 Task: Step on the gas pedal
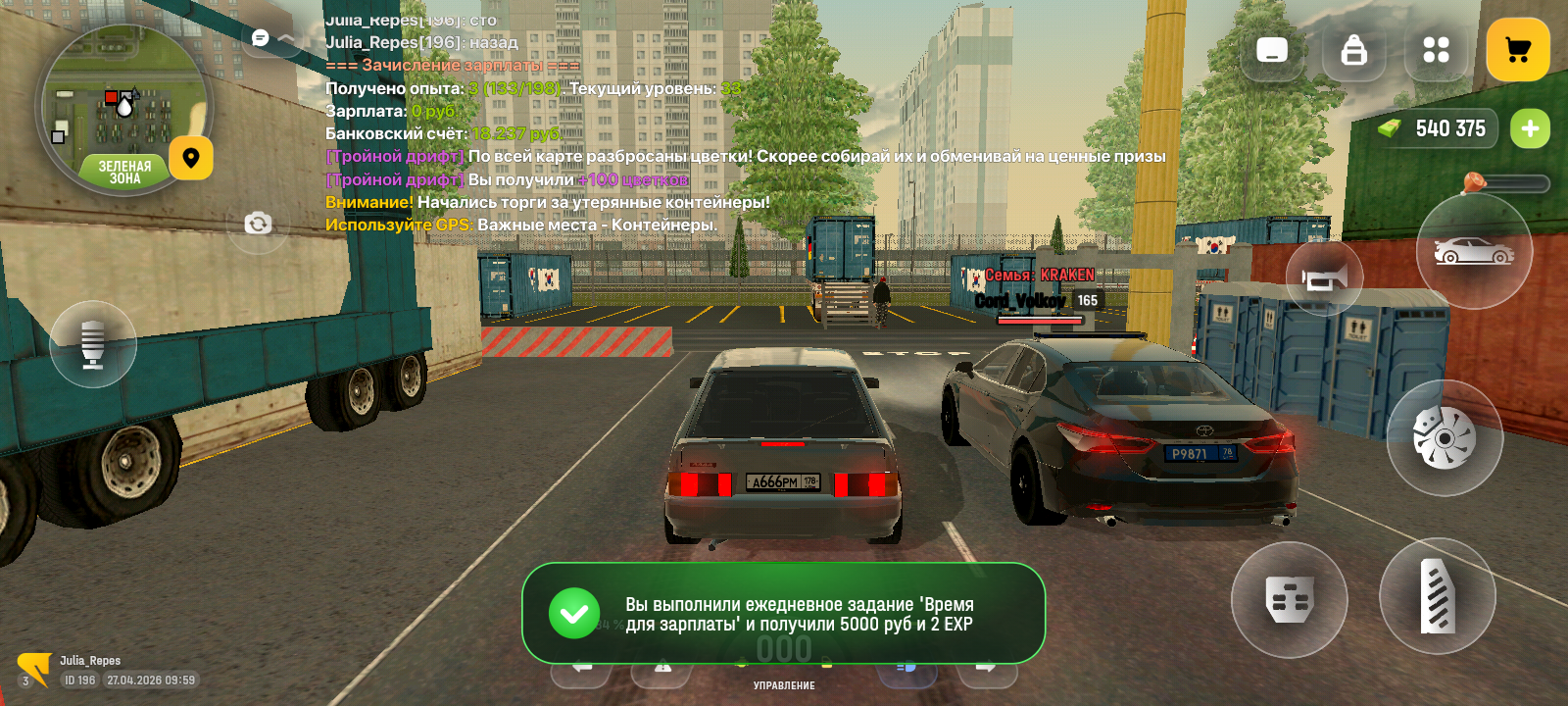(1437, 596)
